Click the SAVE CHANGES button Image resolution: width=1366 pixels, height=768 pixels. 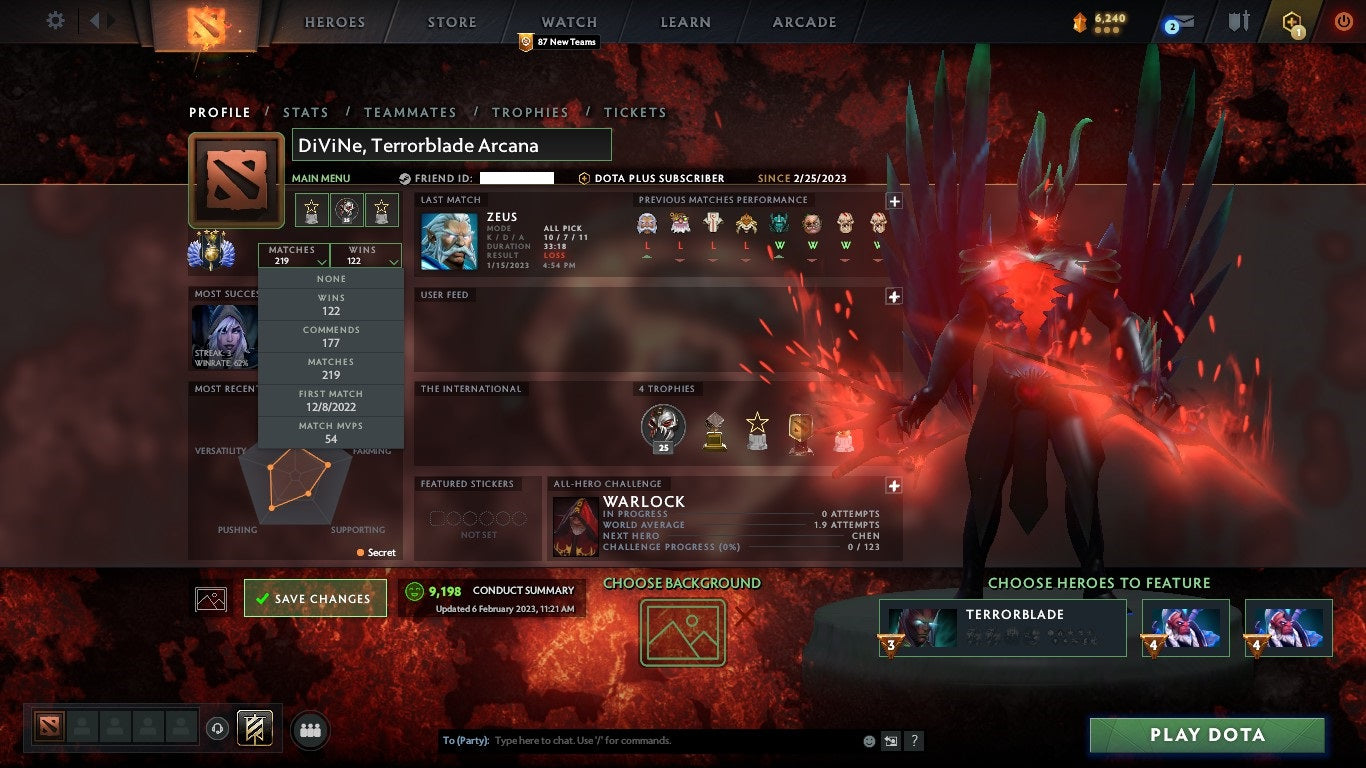[315, 598]
